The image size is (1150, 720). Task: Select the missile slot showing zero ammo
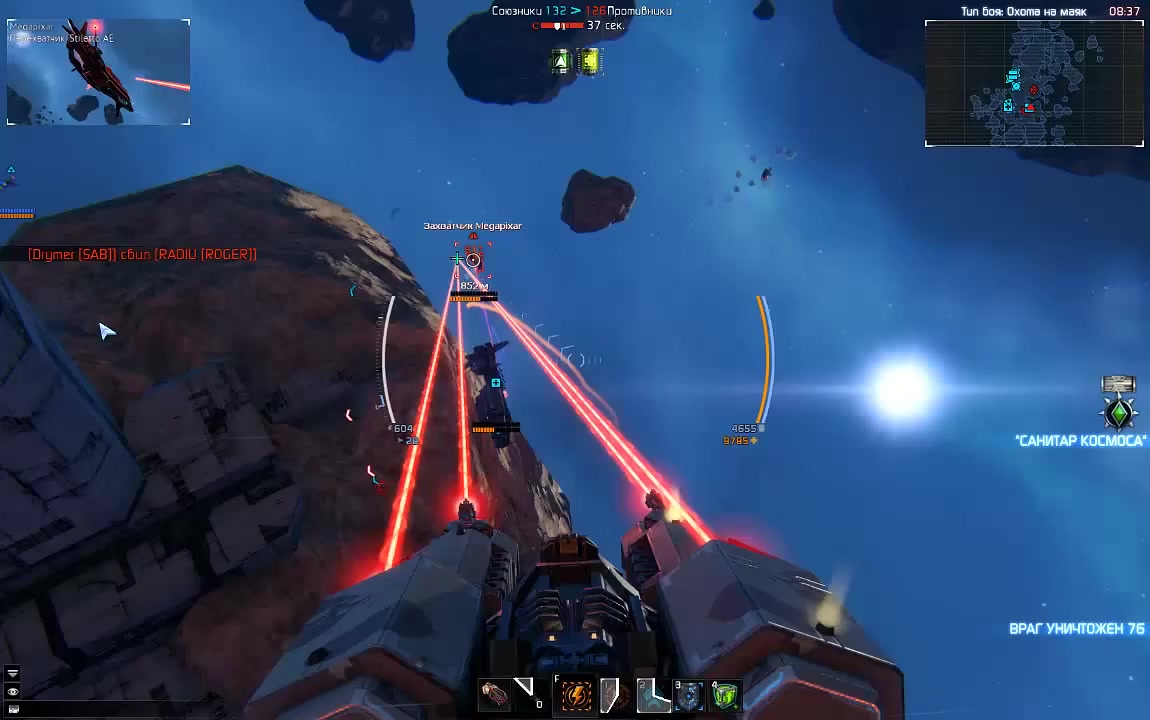(526, 692)
